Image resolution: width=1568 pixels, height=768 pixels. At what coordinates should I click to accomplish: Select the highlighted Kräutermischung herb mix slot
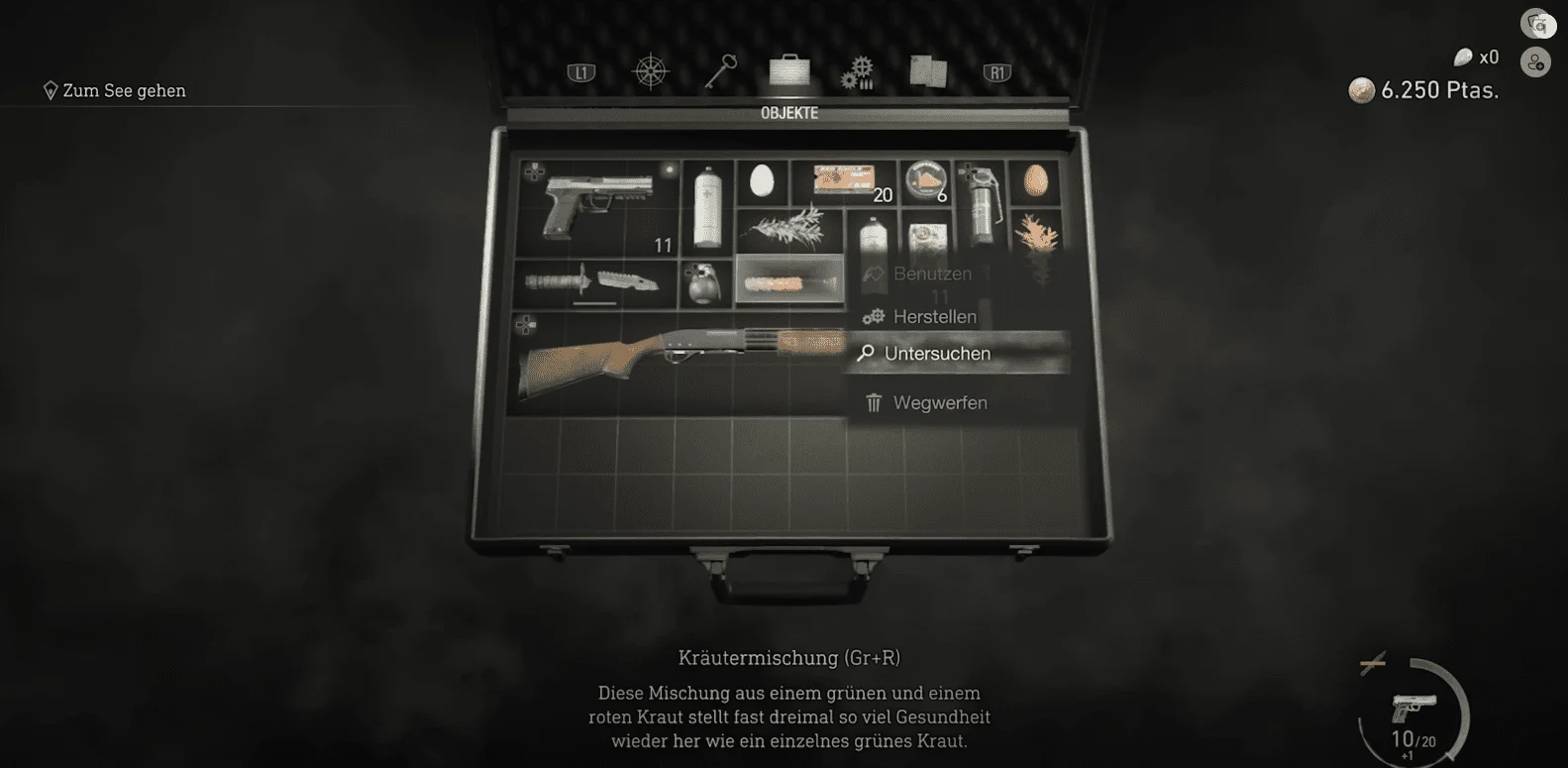(789, 281)
